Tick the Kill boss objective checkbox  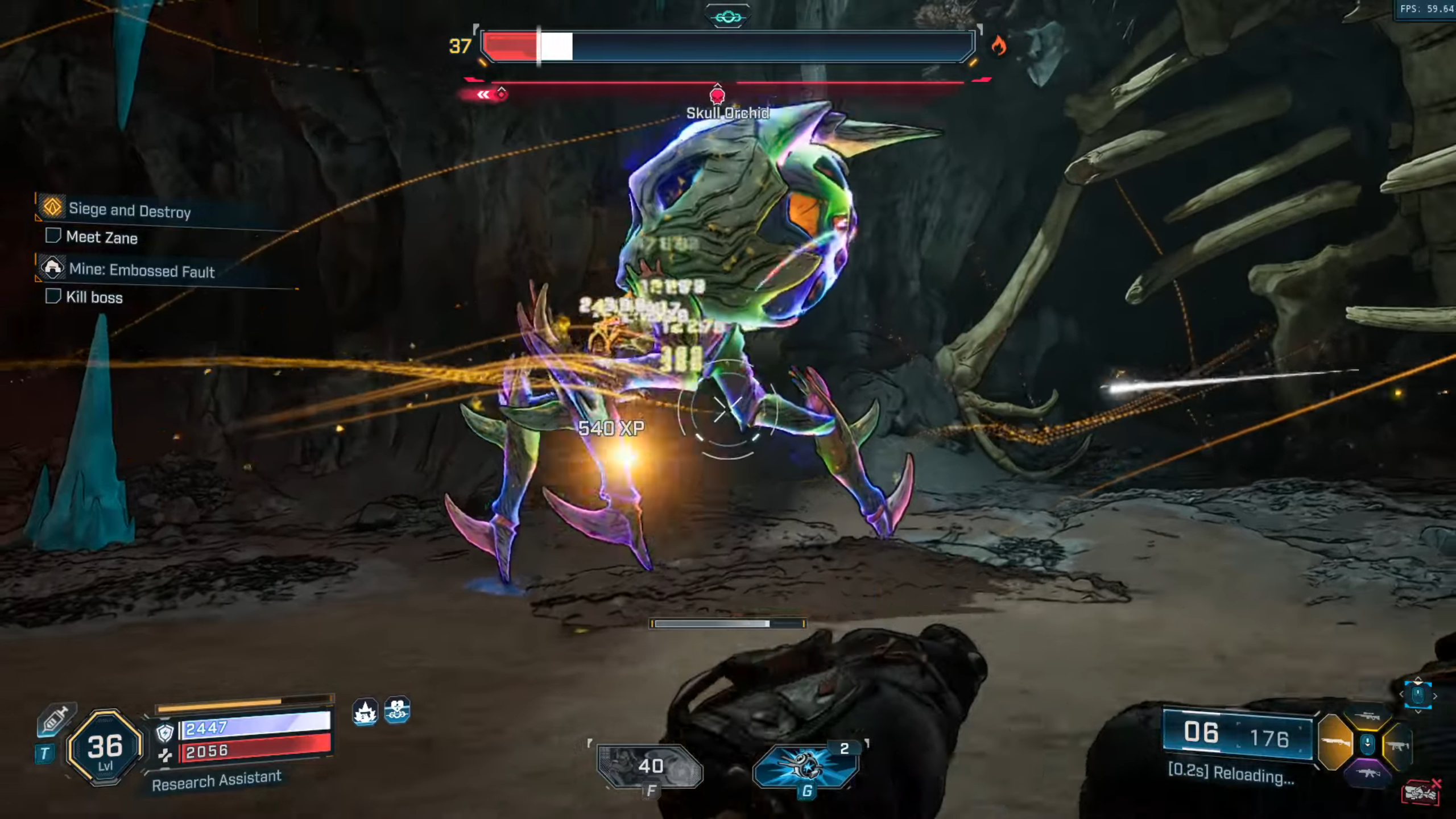pyautogui.click(x=53, y=296)
